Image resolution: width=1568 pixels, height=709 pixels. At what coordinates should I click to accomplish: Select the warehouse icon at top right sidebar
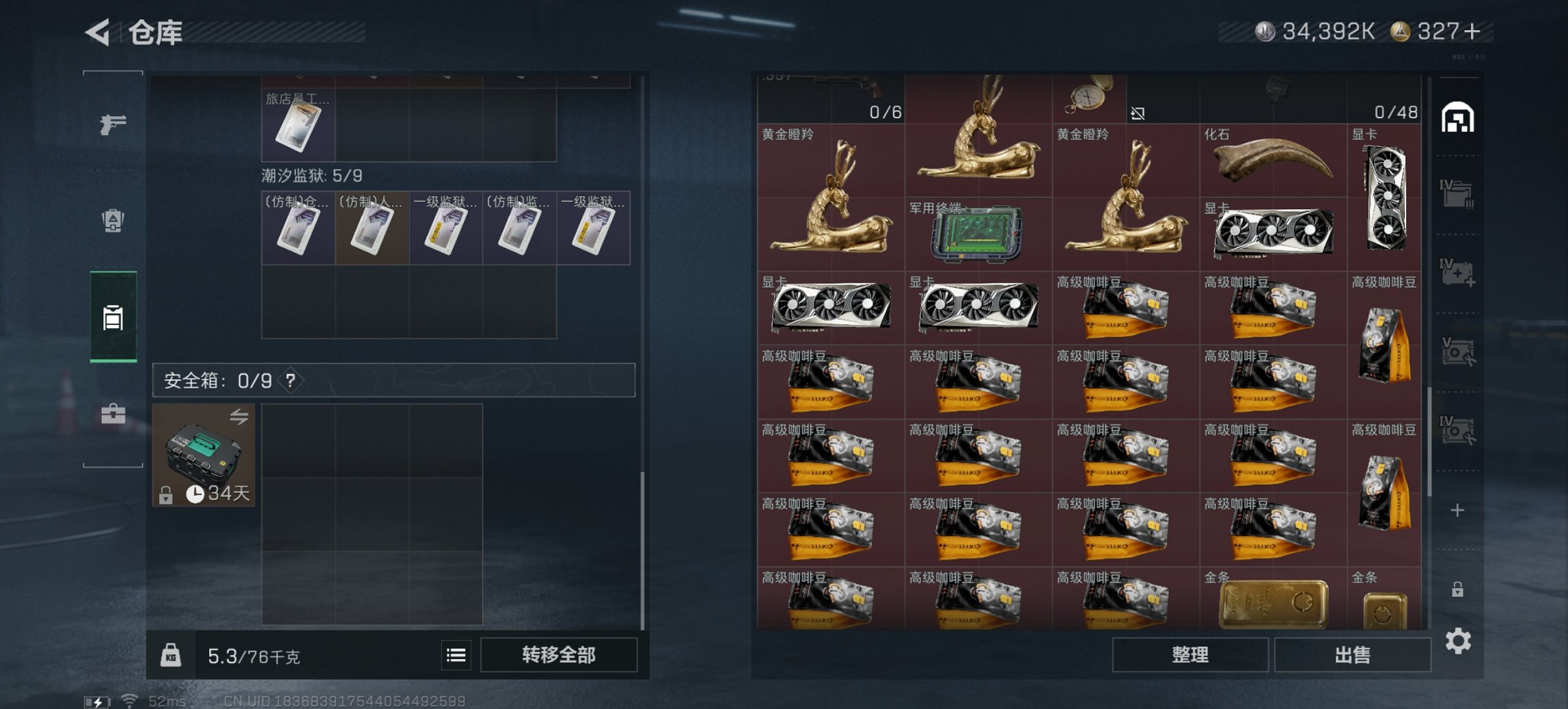[1459, 118]
